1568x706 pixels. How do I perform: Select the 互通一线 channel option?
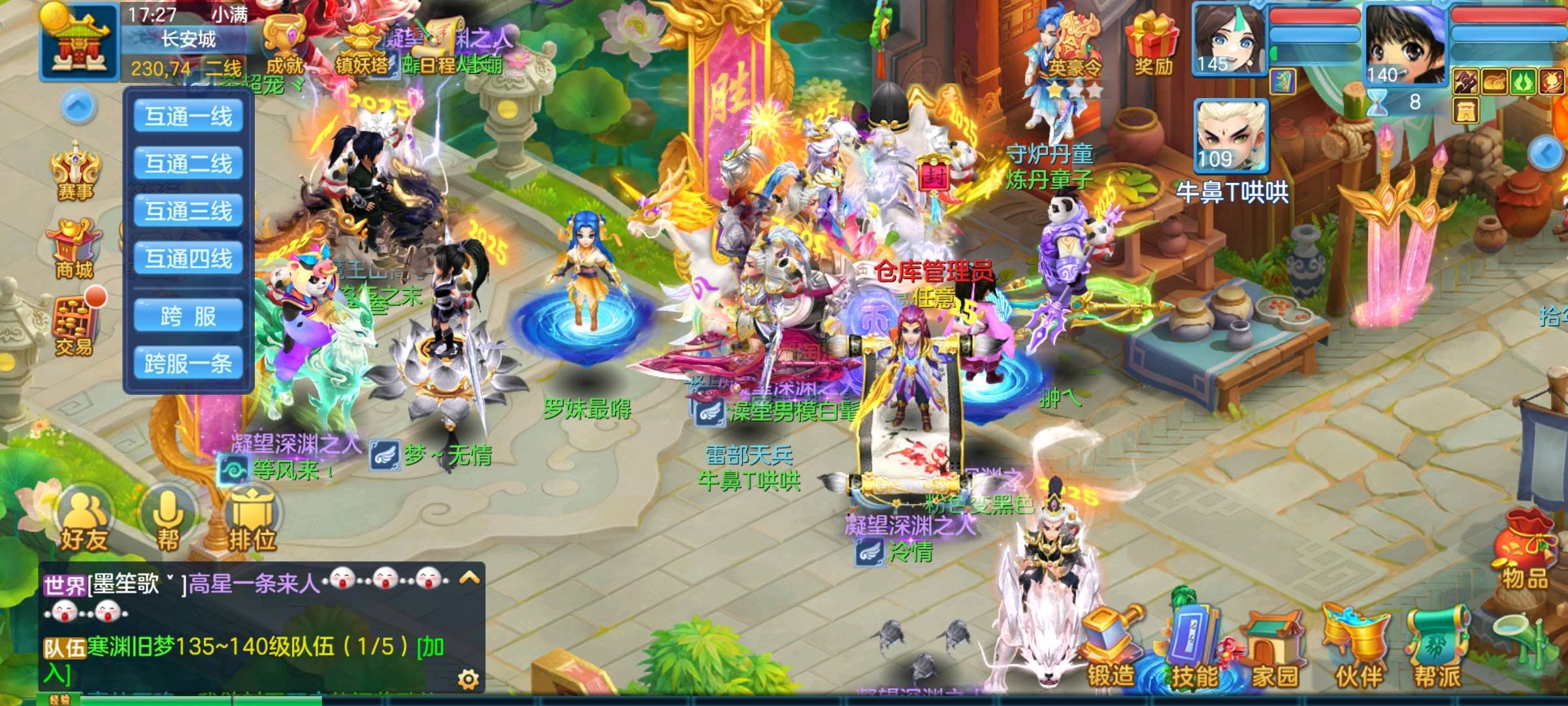[188, 116]
